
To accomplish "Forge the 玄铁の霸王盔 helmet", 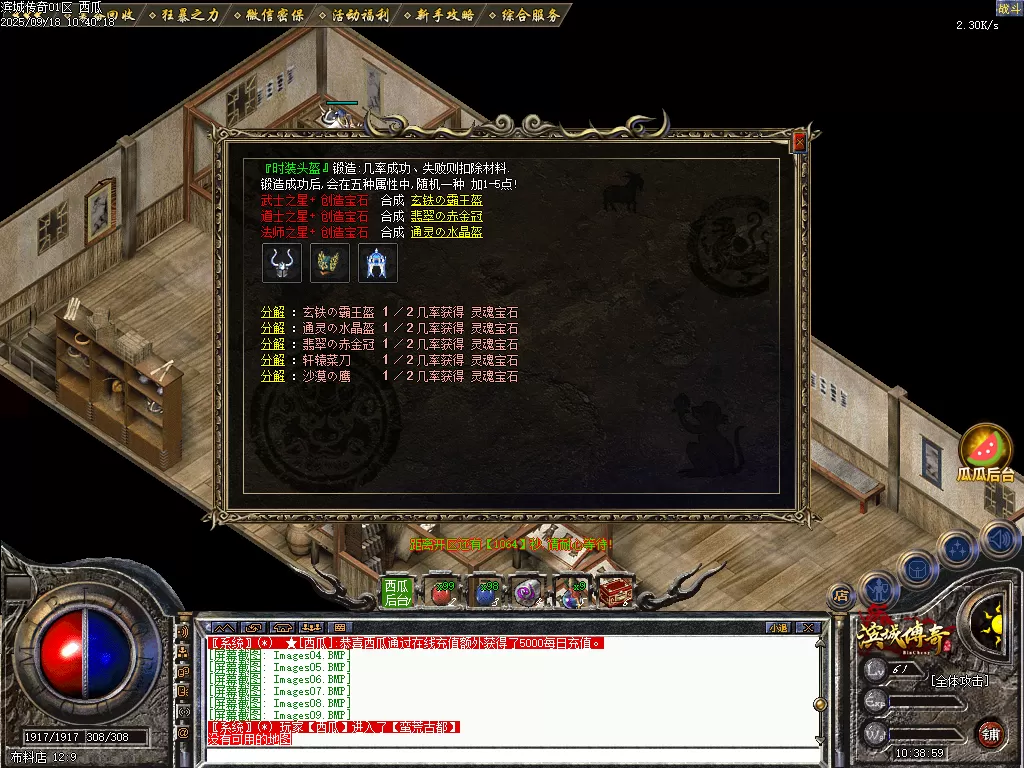I will (x=446, y=200).
